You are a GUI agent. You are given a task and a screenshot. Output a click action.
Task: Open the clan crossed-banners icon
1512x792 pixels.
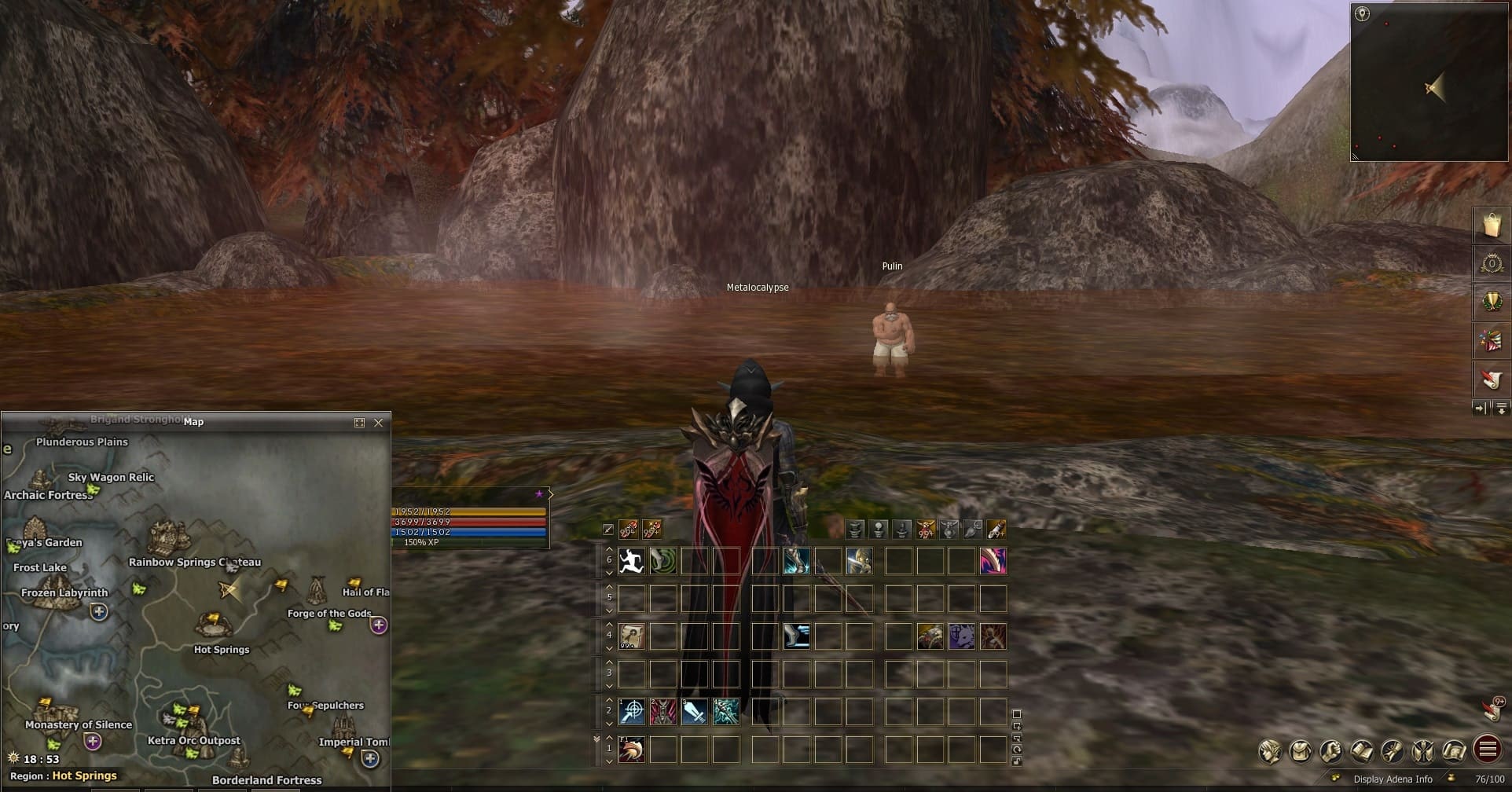coord(1423,751)
